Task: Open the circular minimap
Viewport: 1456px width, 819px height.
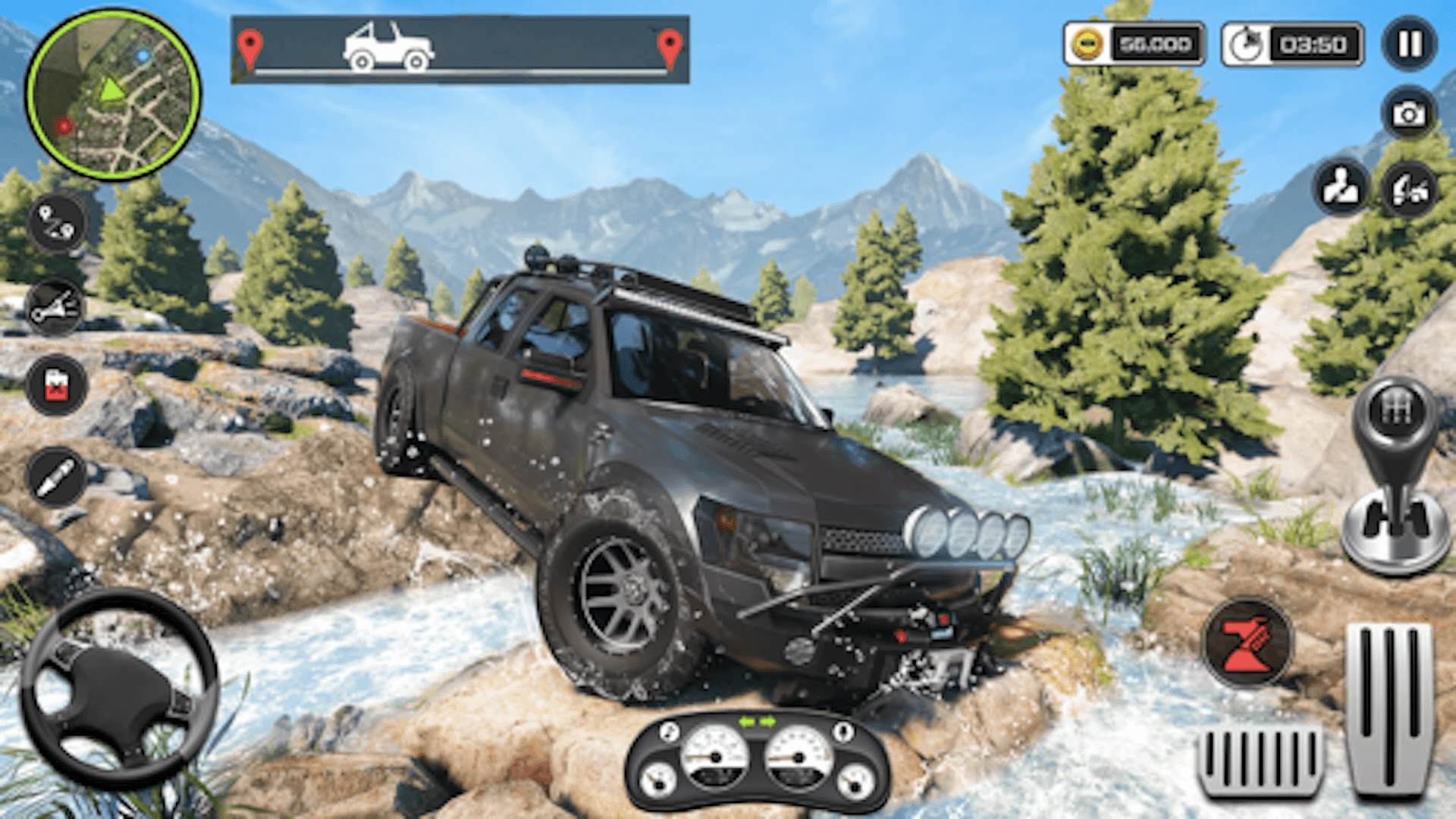Action: pos(113,94)
